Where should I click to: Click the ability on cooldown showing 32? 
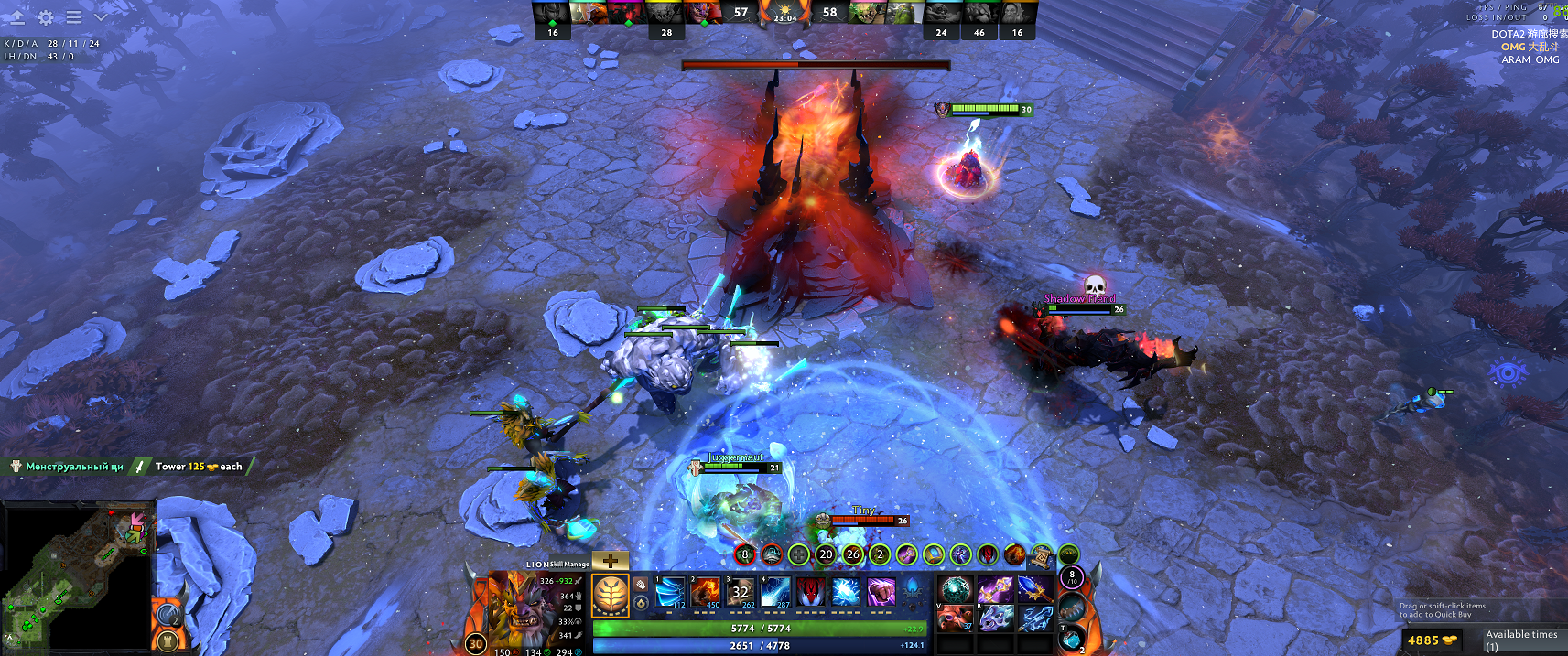pyautogui.click(x=741, y=592)
